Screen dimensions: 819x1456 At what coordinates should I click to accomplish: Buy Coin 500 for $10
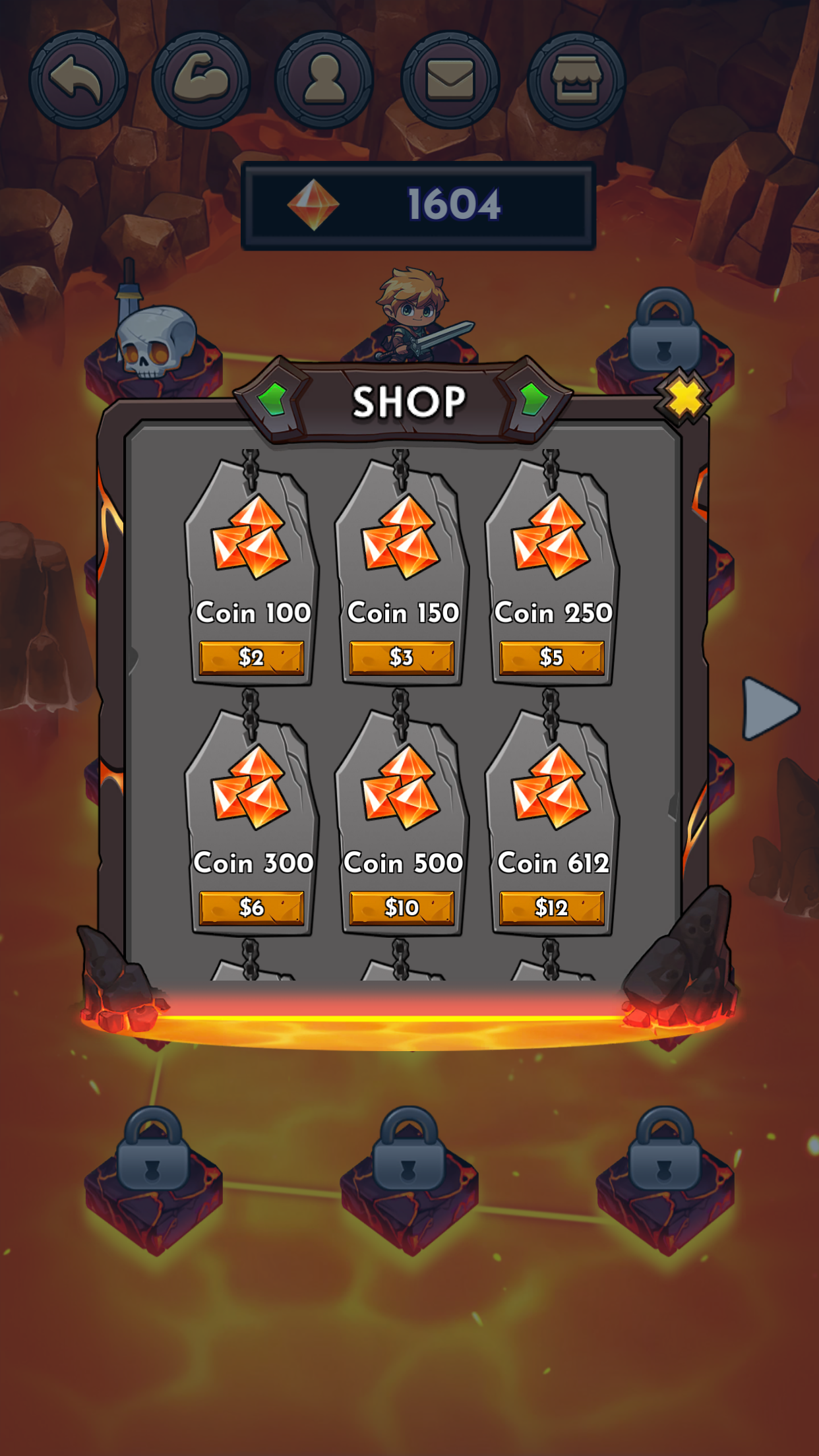click(402, 908)
